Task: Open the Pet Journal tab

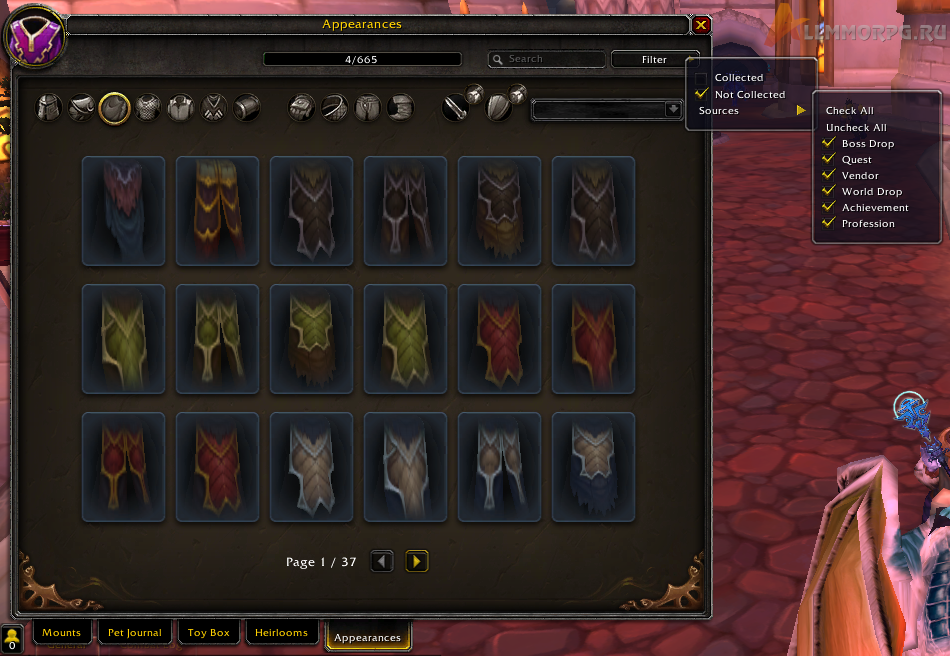Action: pos(135,633)
